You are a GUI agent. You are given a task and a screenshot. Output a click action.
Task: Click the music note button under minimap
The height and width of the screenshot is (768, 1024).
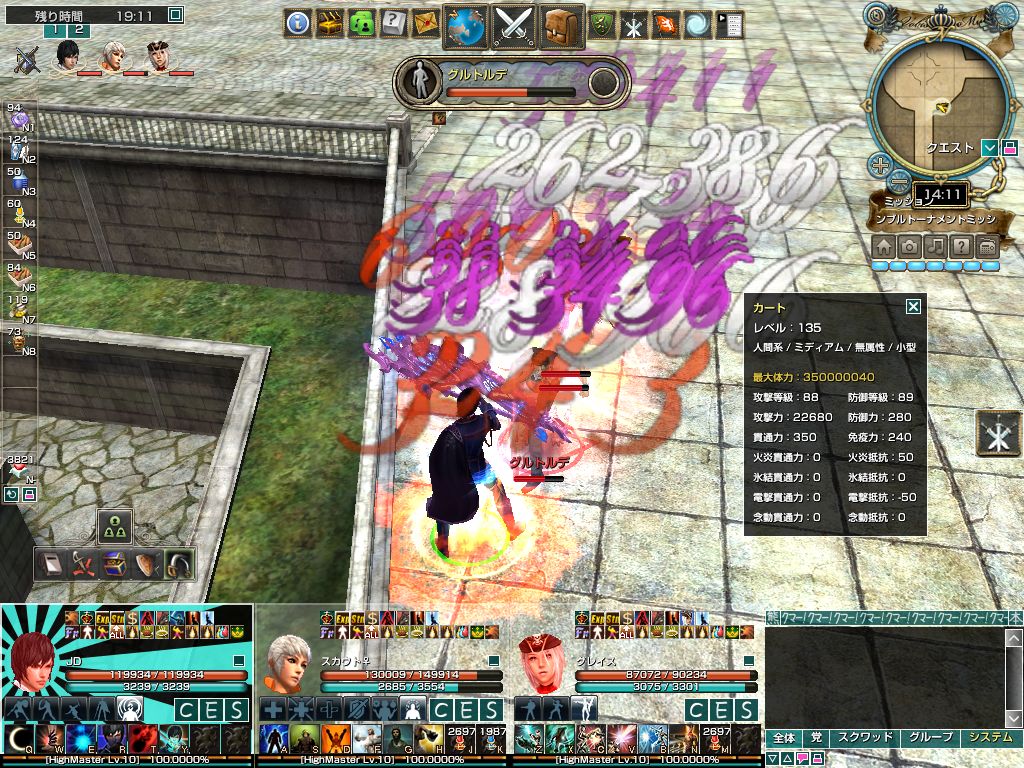[935, 246]
